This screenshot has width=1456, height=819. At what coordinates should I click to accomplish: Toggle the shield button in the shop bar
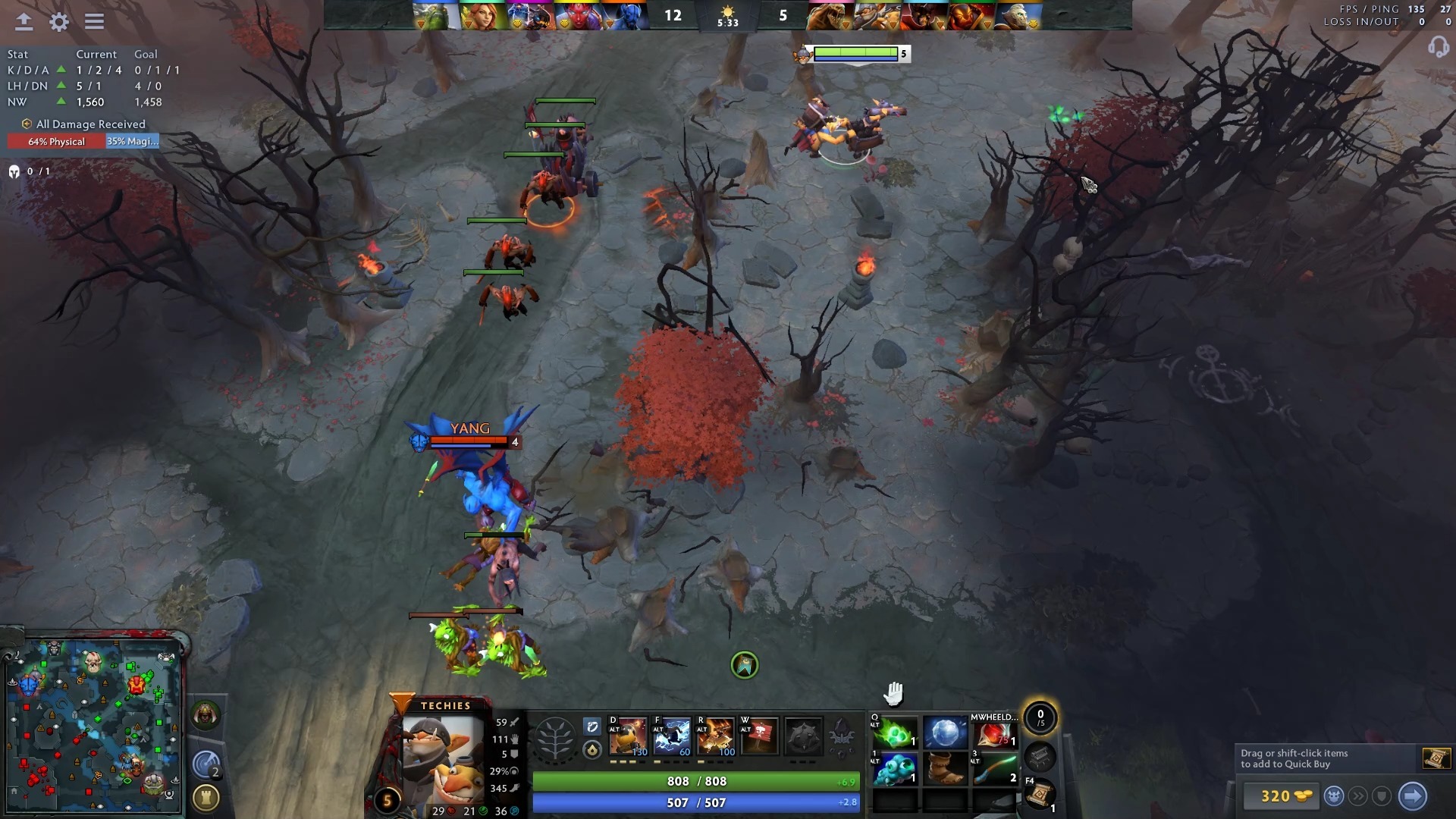1382,796
